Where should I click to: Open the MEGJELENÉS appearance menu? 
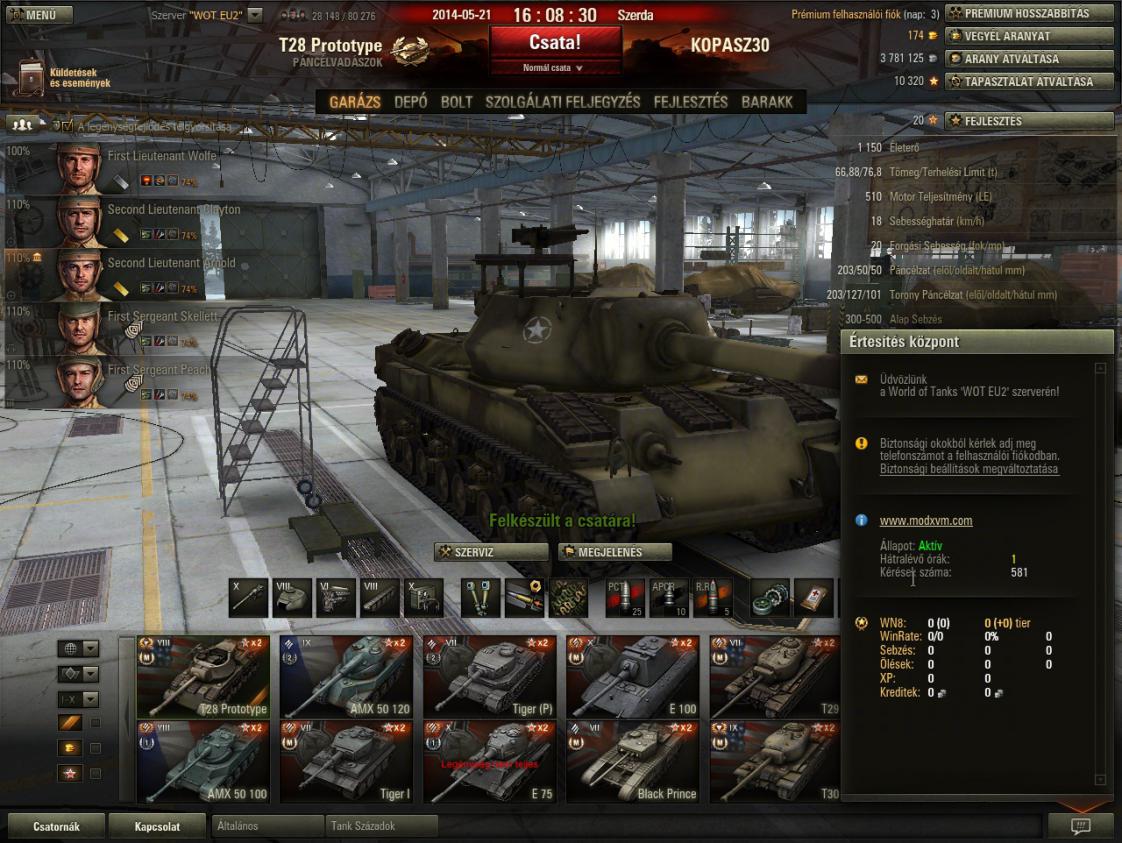614,552
